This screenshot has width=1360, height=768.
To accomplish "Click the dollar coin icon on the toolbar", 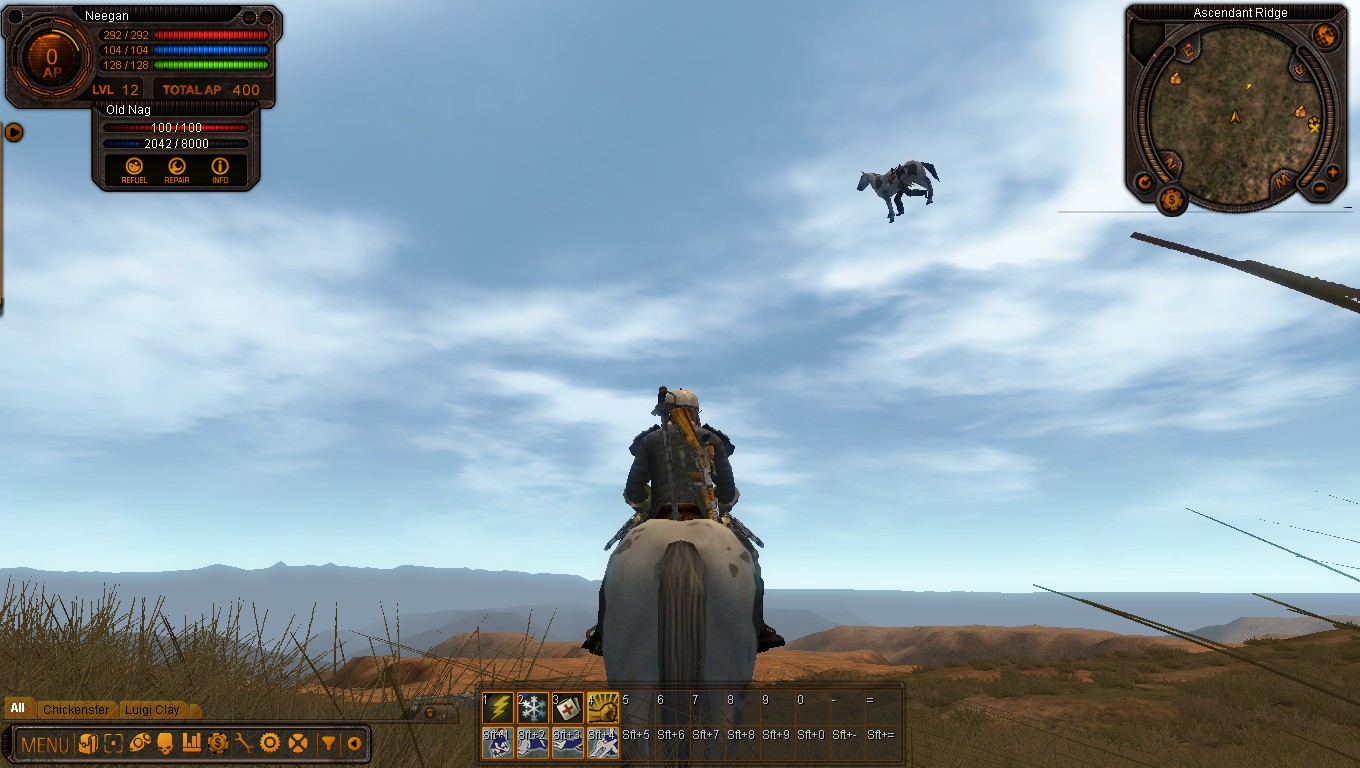I will (x=218, y=742).
